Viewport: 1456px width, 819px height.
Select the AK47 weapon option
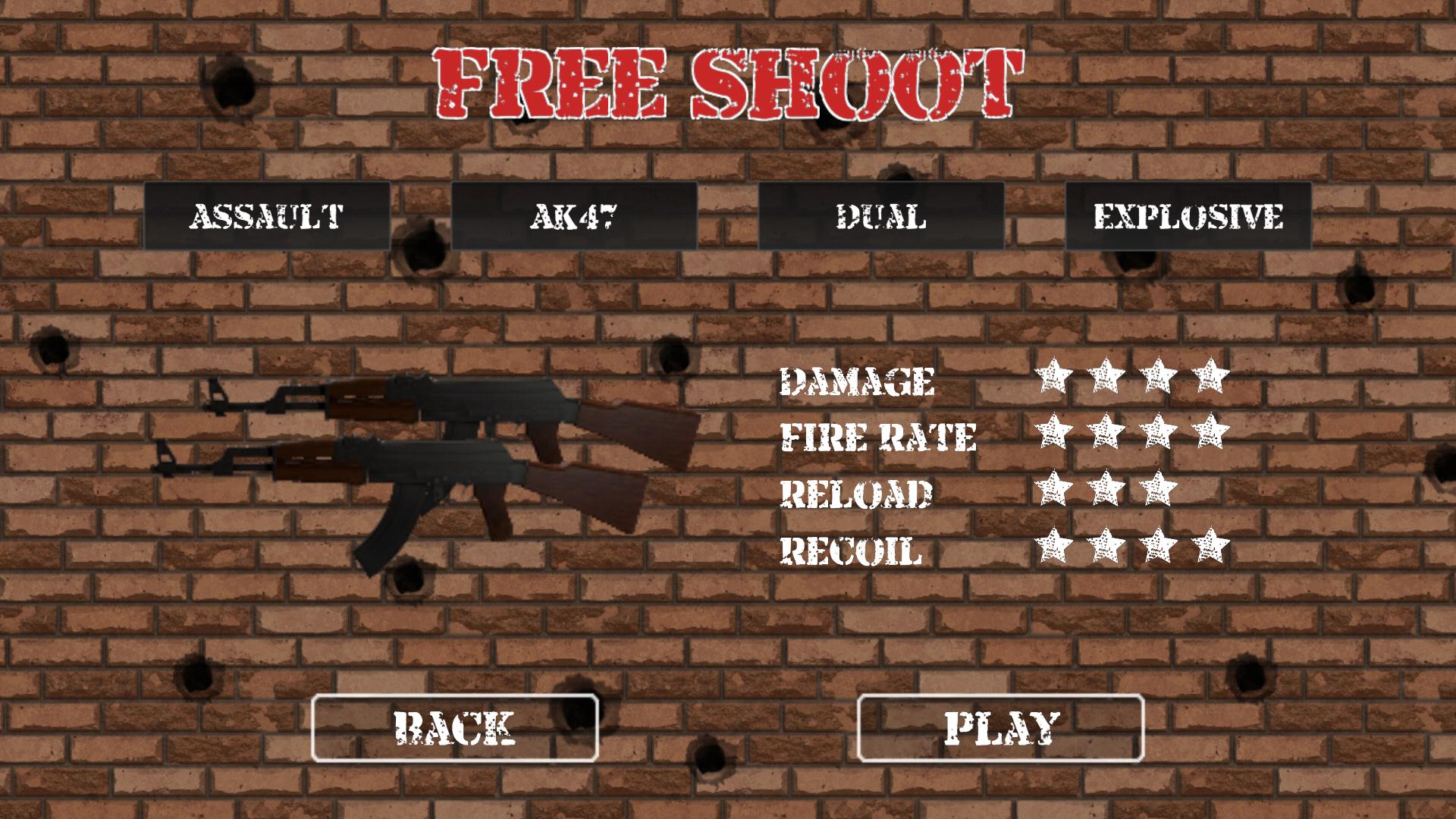576,216
